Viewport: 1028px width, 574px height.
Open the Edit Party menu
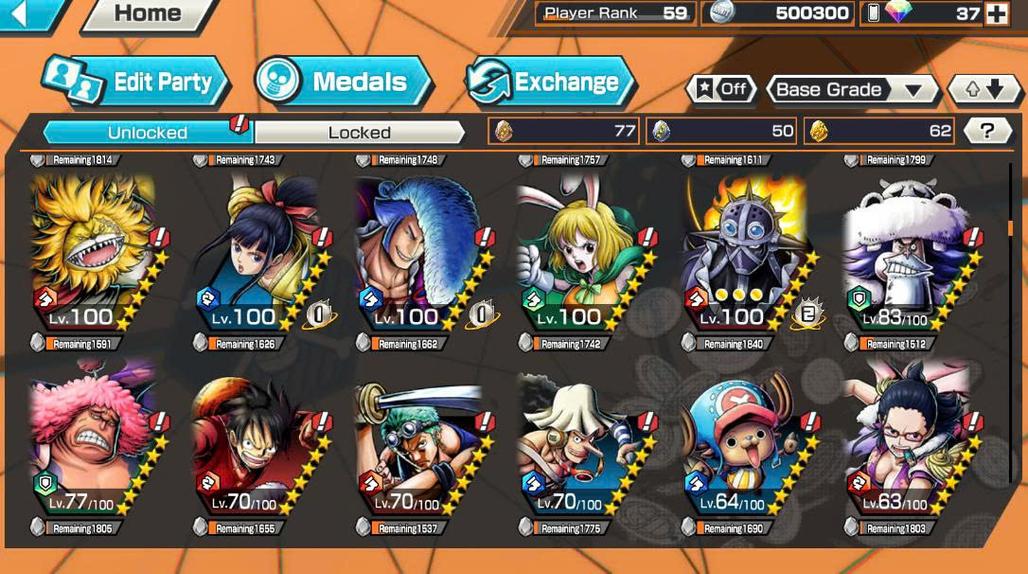pyautogui.click(x=136, y=82)
